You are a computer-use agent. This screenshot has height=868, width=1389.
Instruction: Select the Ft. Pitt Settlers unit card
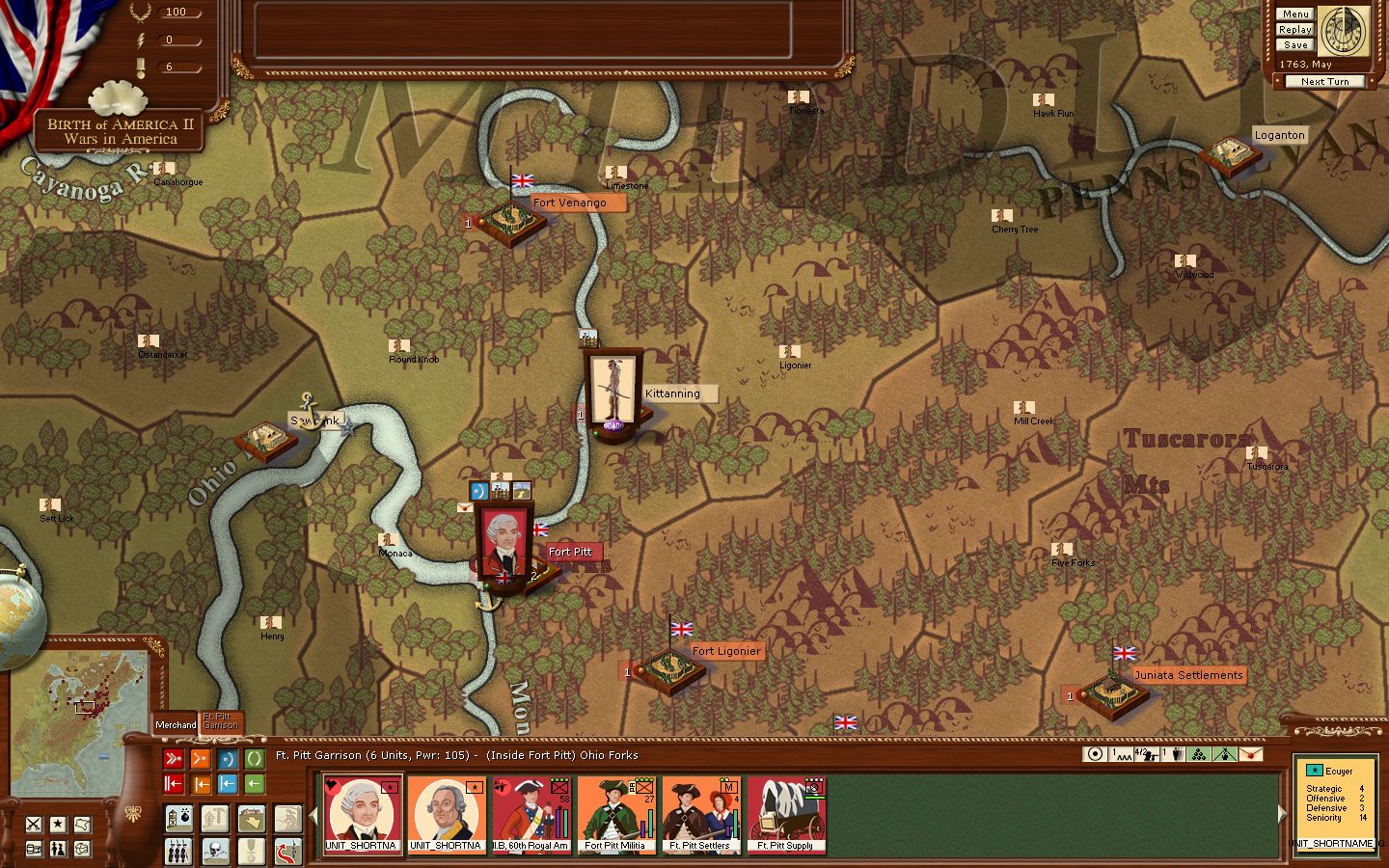(700, 815)
